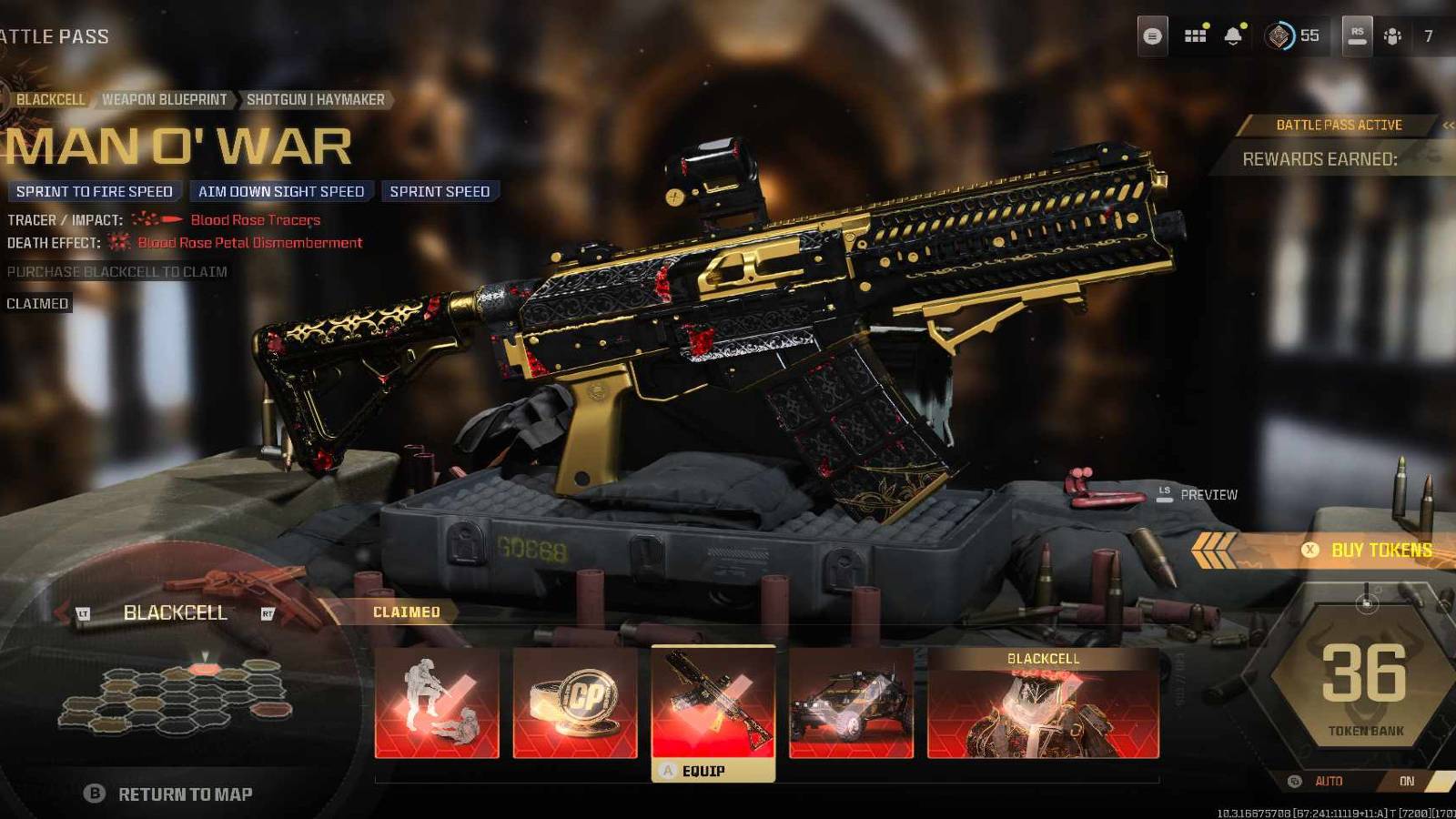Collapse the Battle Pass Active rewards panel

point(1447,125)
